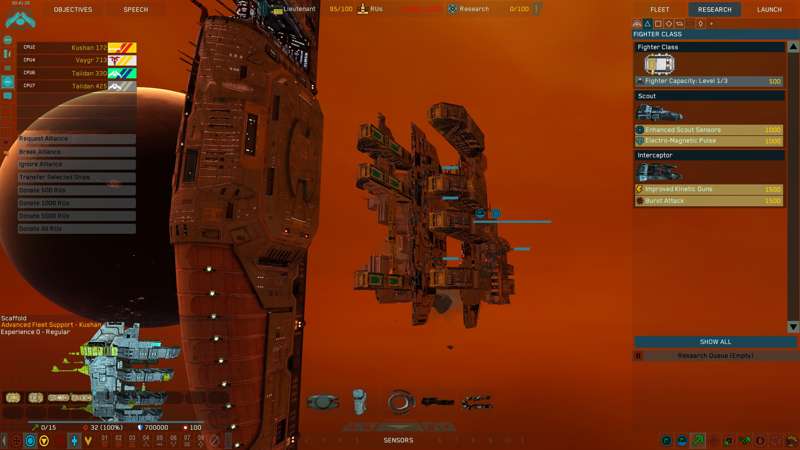Switch to the Fleet tab
The height and width of the screenshot is (450, 800).
(660, 9)
